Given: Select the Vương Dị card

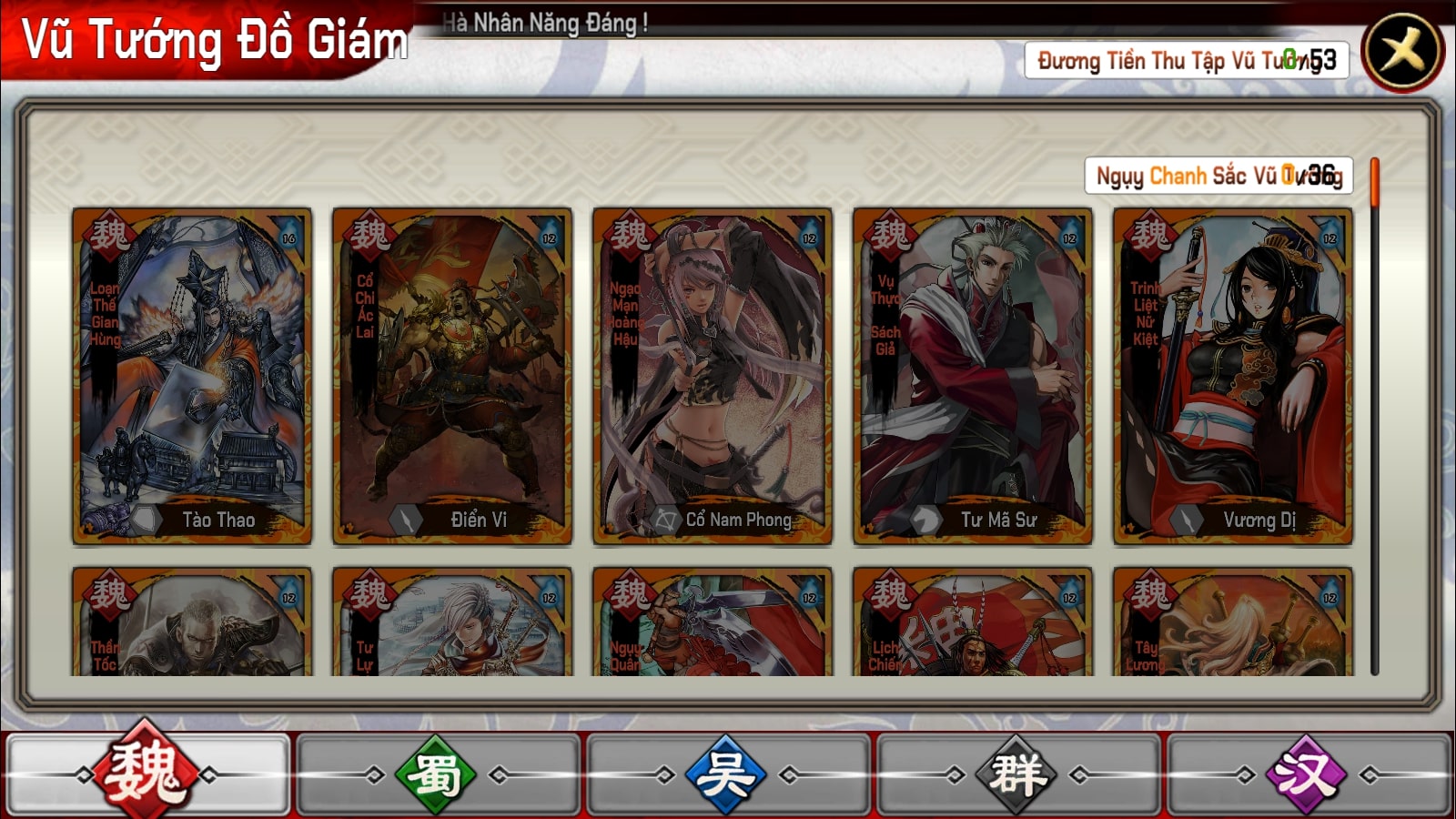Looking at the screenshot, I should point(1233,376).
